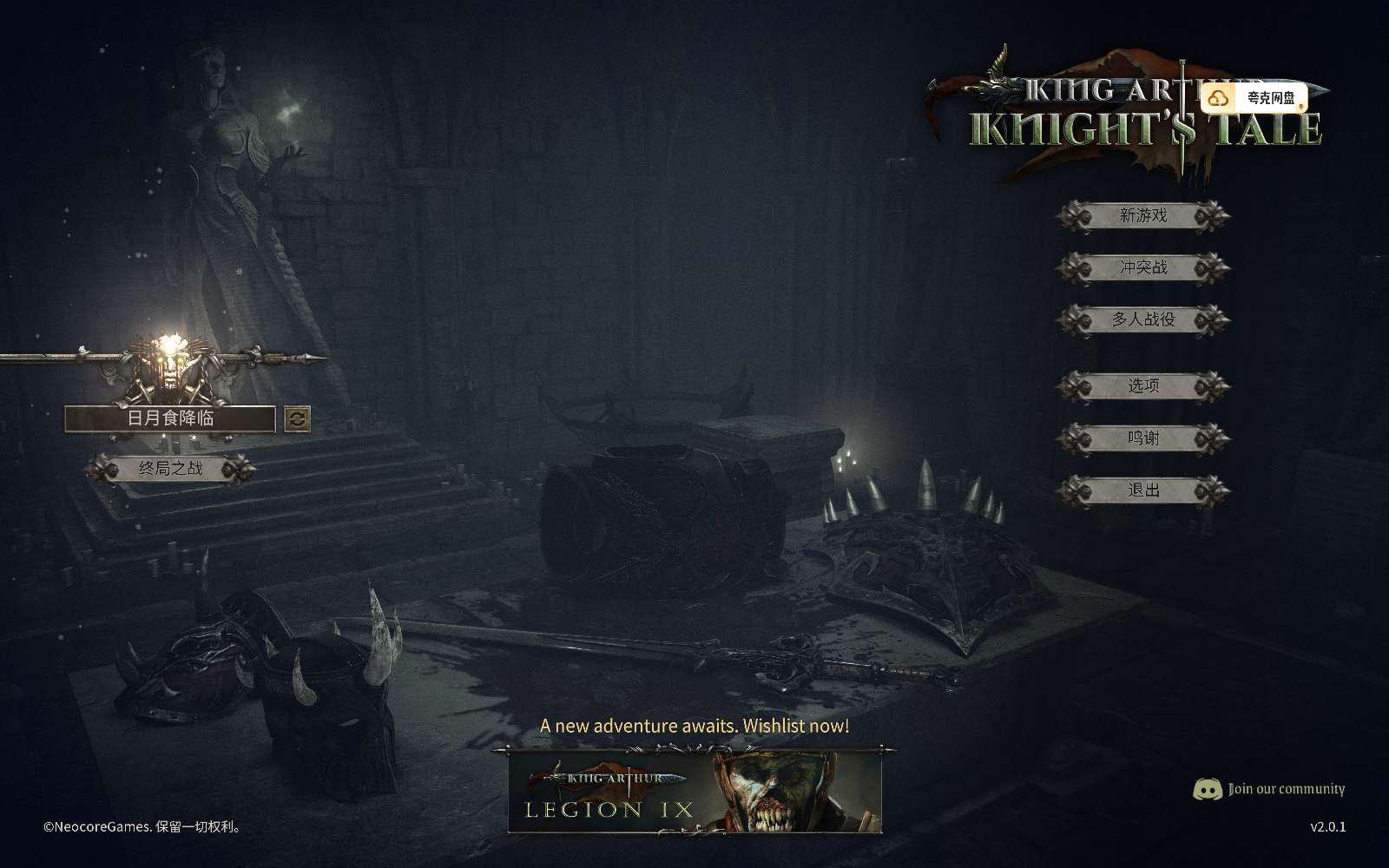
Task: Open the 冲突战 skirmish mode
Action: [x=1142, y=267]
